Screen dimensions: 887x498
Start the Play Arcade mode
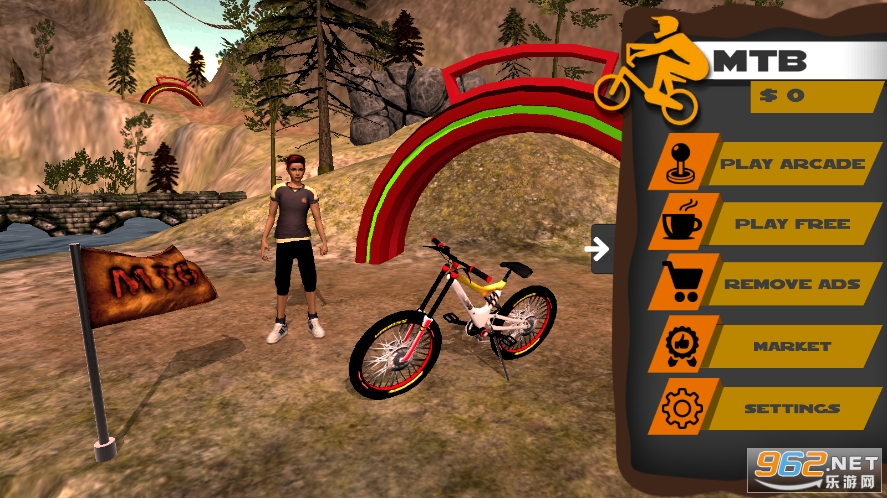pos(792,163)
